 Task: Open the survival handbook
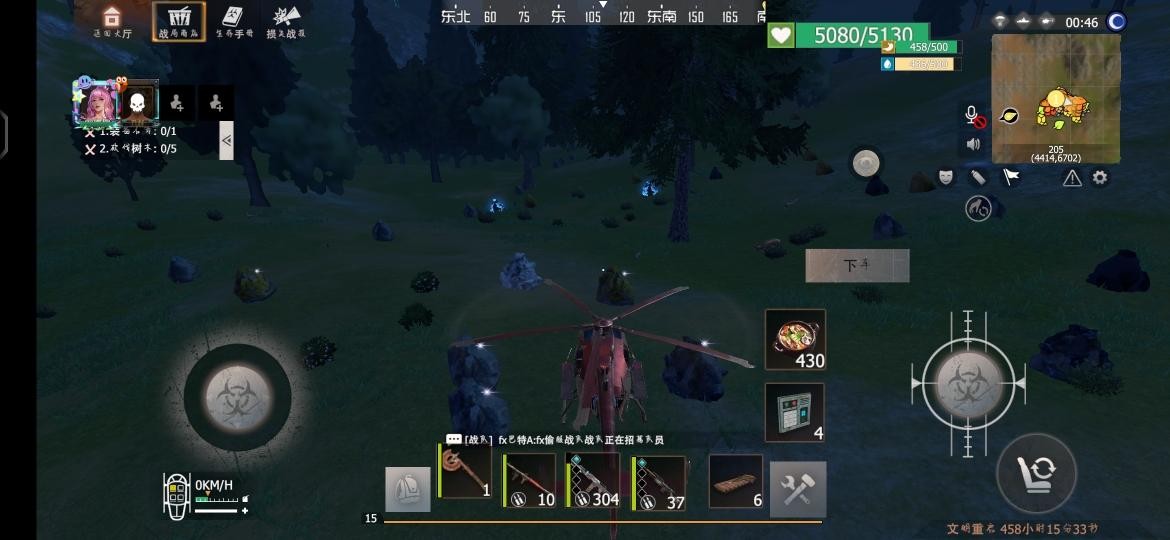tap(233, 21)
